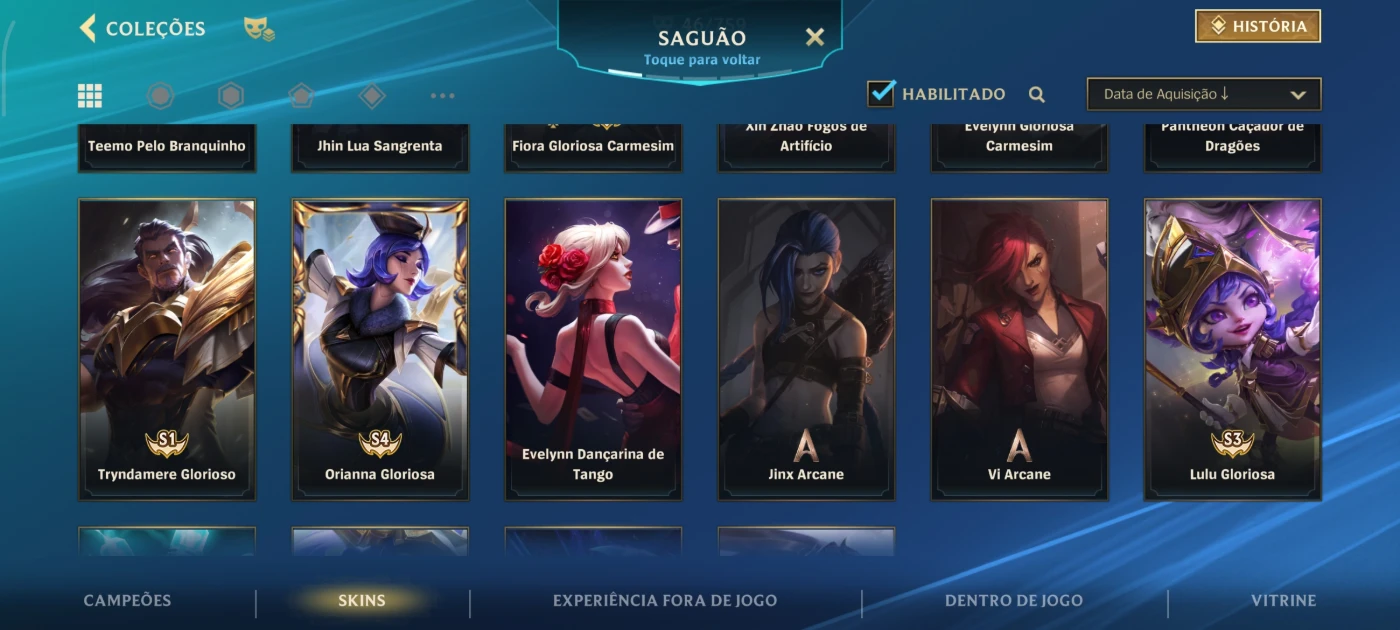Pick the Vi Arcane skin card
Viewport: 1400px width, 630px height.
pyautogui.click(x=1019, y=349)
